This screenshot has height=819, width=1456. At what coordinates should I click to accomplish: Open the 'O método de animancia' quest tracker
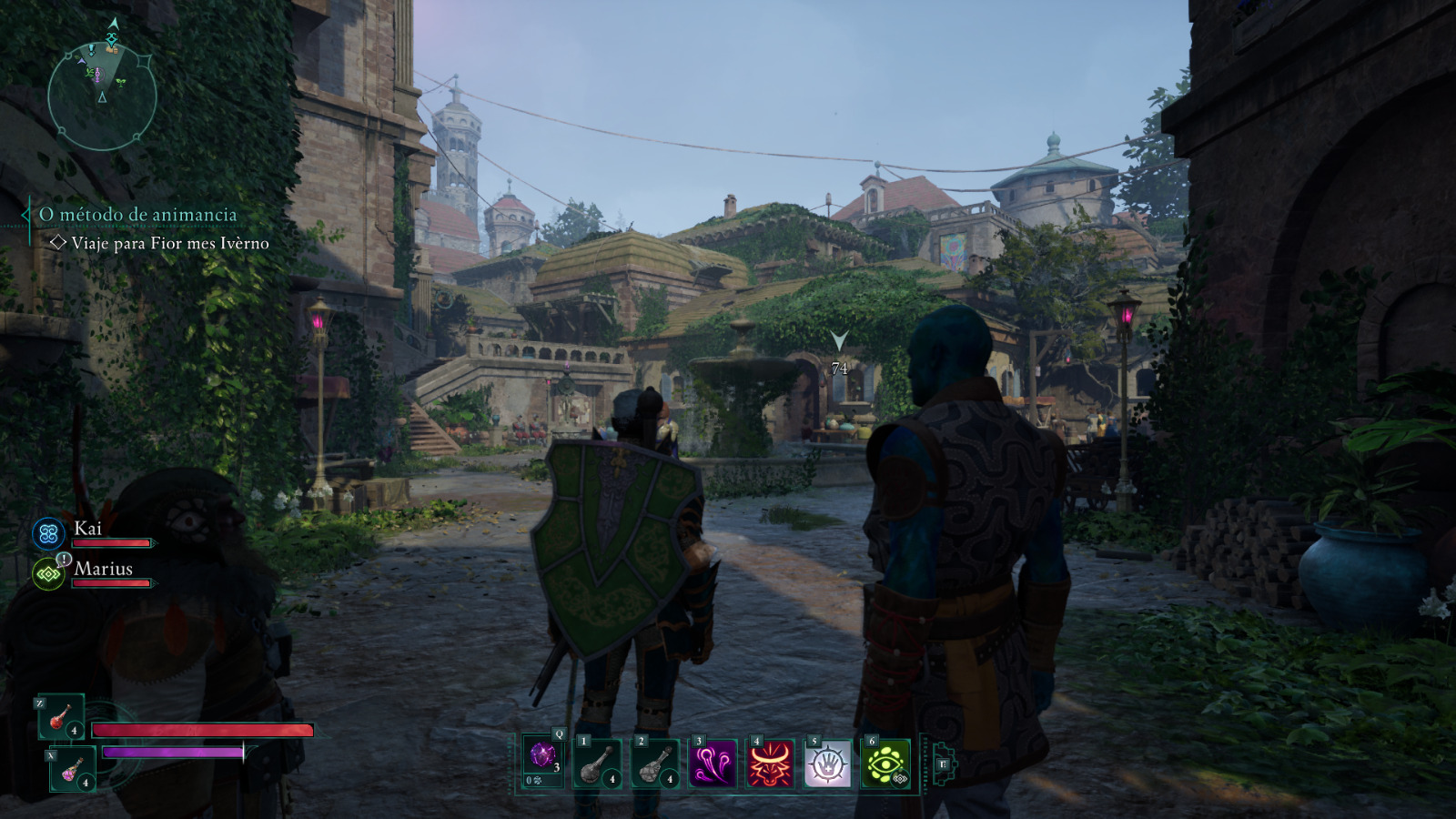[x=137, y=215]
